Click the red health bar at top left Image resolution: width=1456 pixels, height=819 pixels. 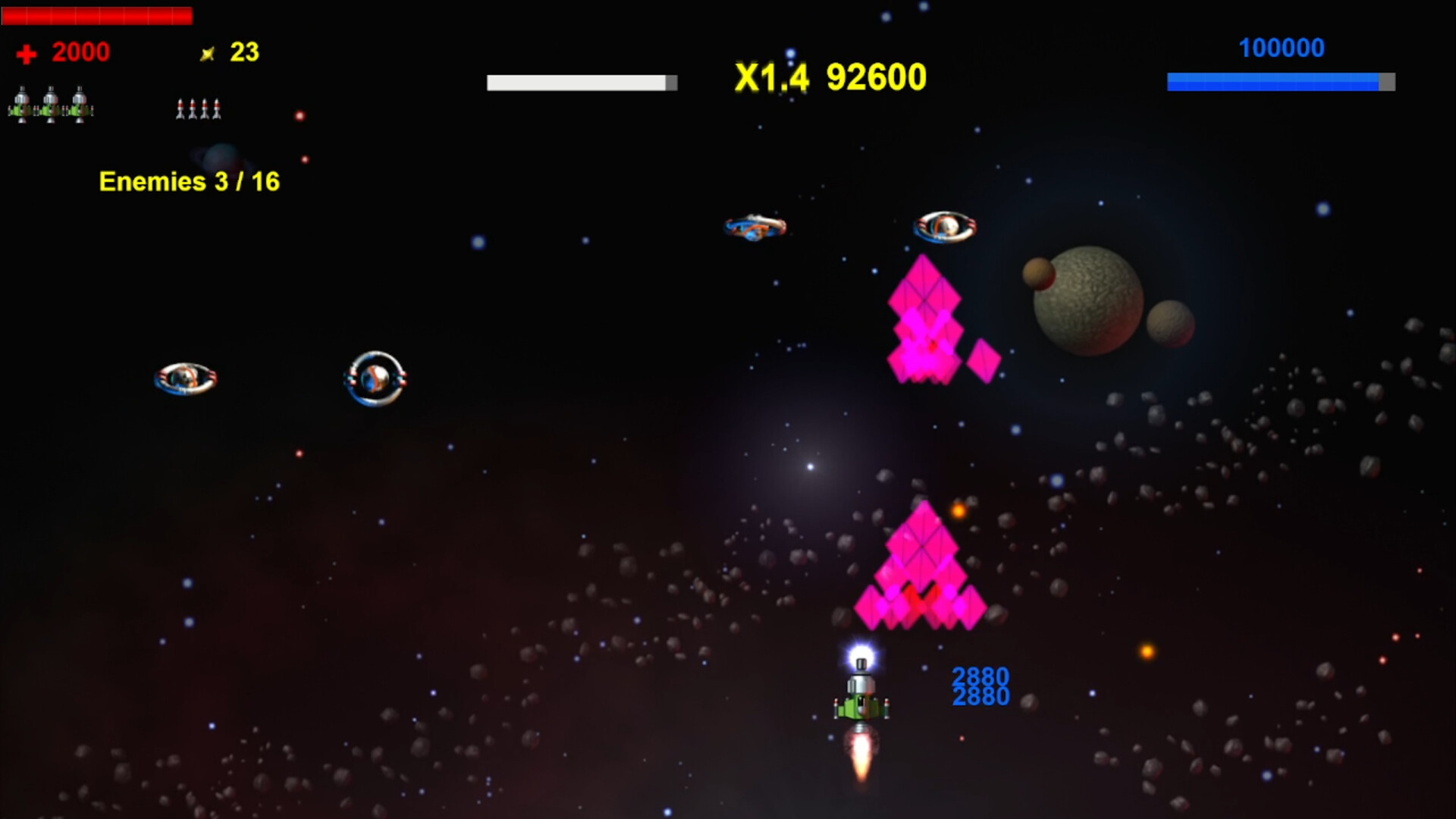[97, 15]
